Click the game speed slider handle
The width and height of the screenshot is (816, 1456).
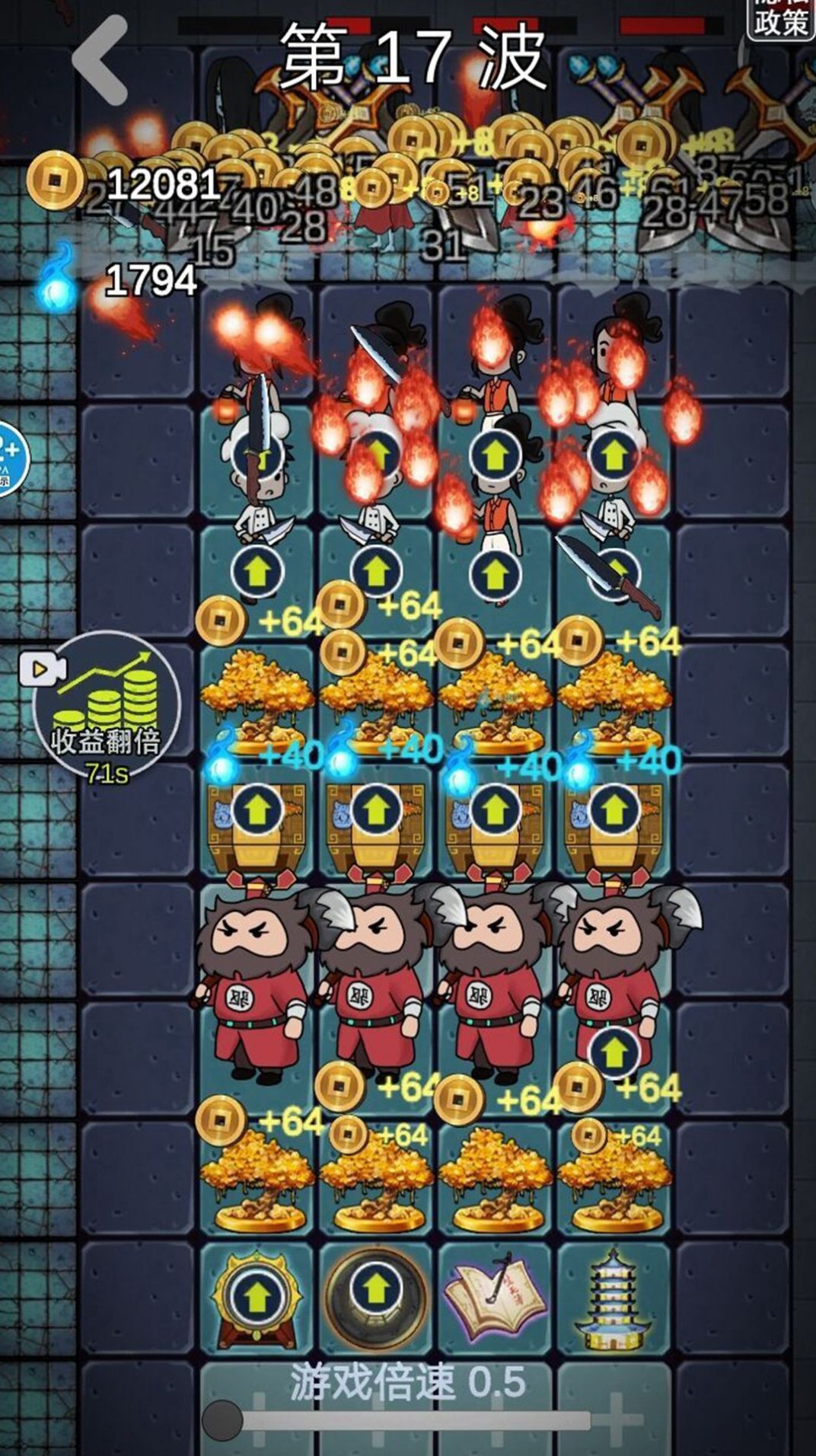pos(222,1419)
